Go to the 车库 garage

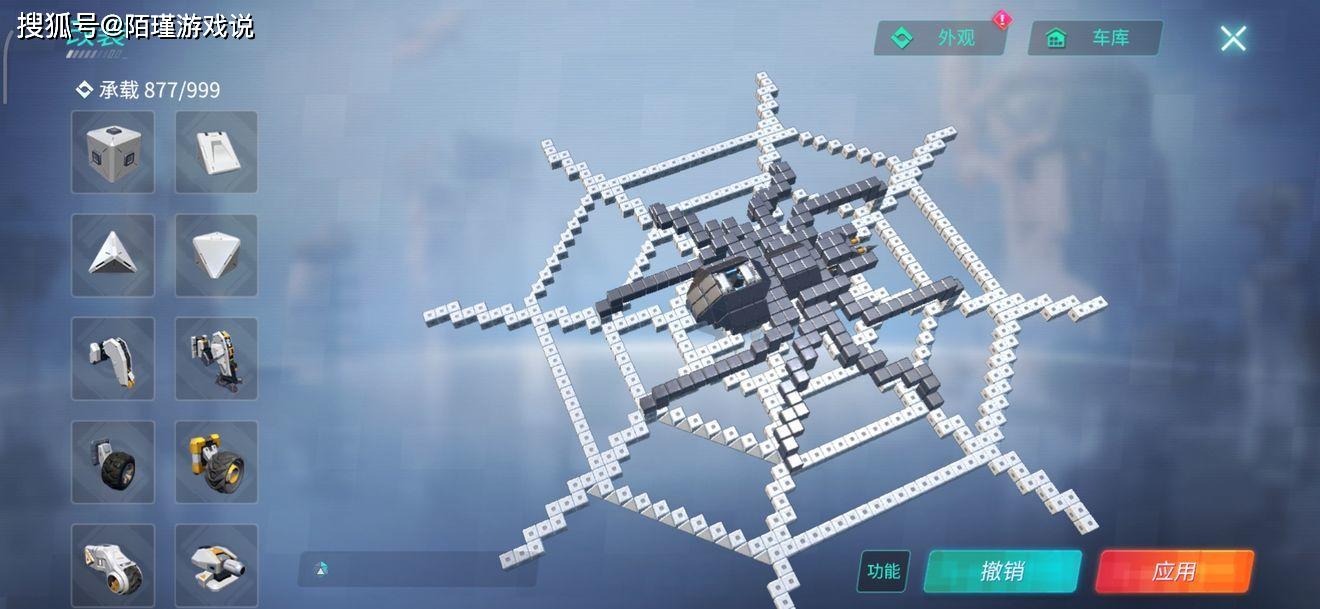(1095, 38)
